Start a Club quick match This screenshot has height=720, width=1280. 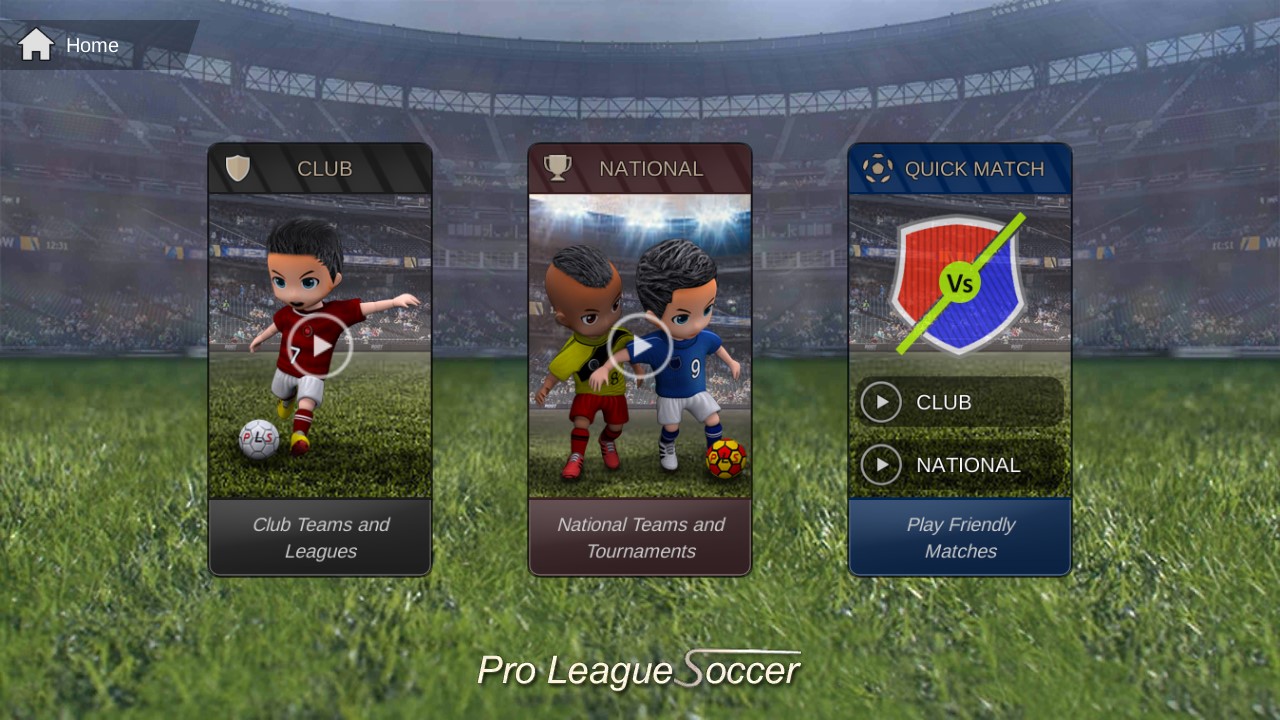[958, 402]
